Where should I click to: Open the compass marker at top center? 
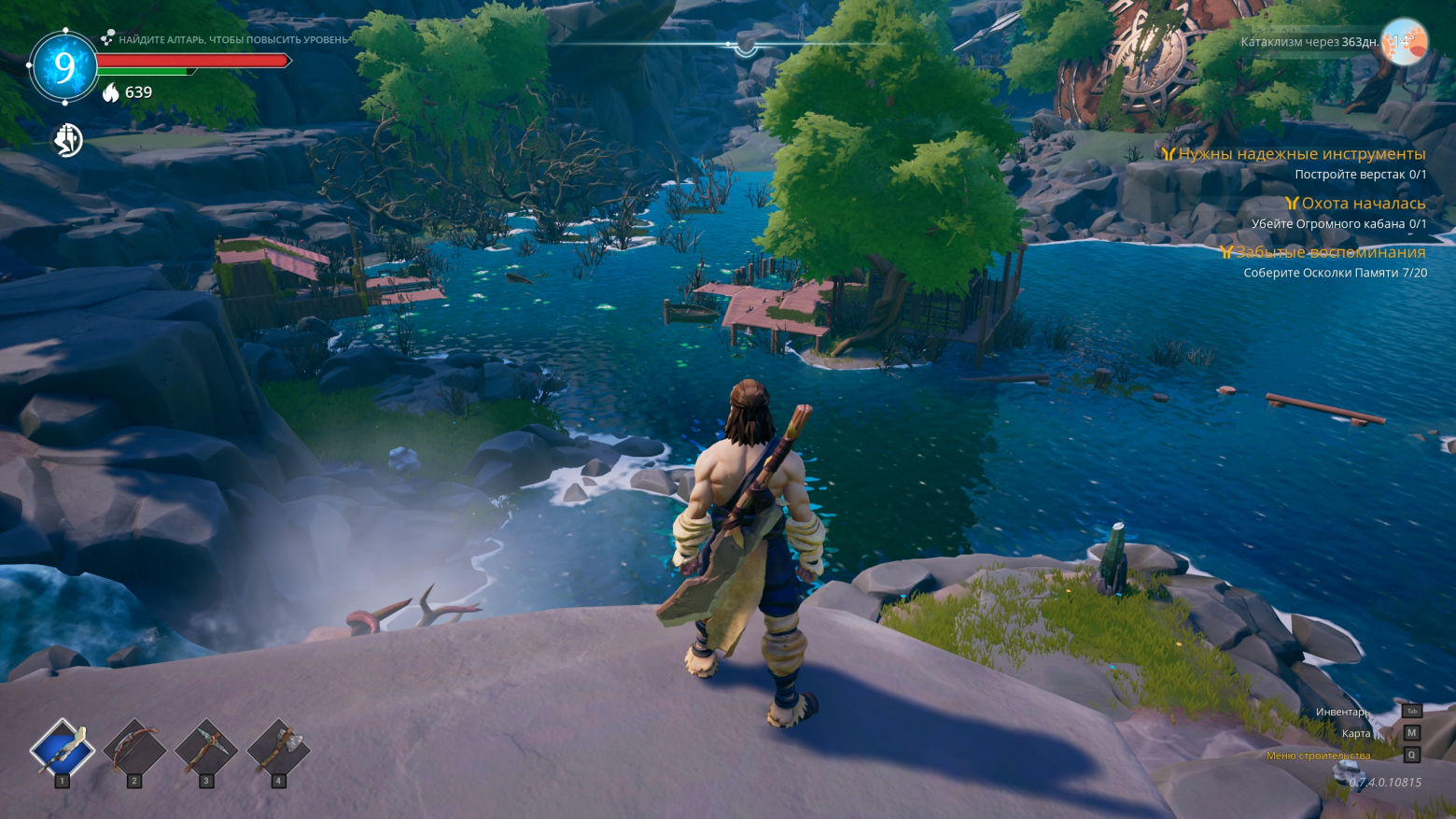(x=745, y=45)
